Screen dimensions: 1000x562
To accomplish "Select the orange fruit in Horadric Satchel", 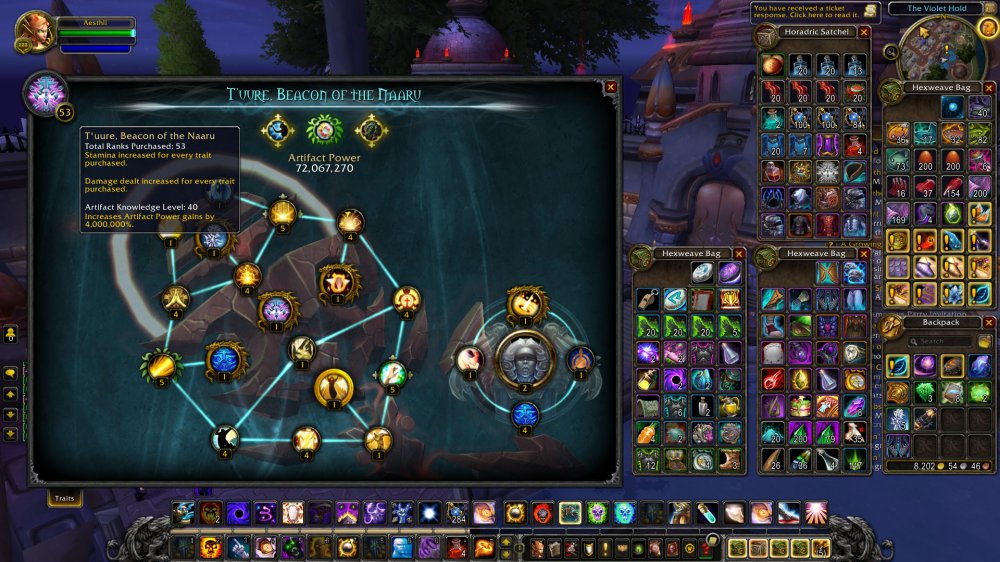I will coord(774,65).
